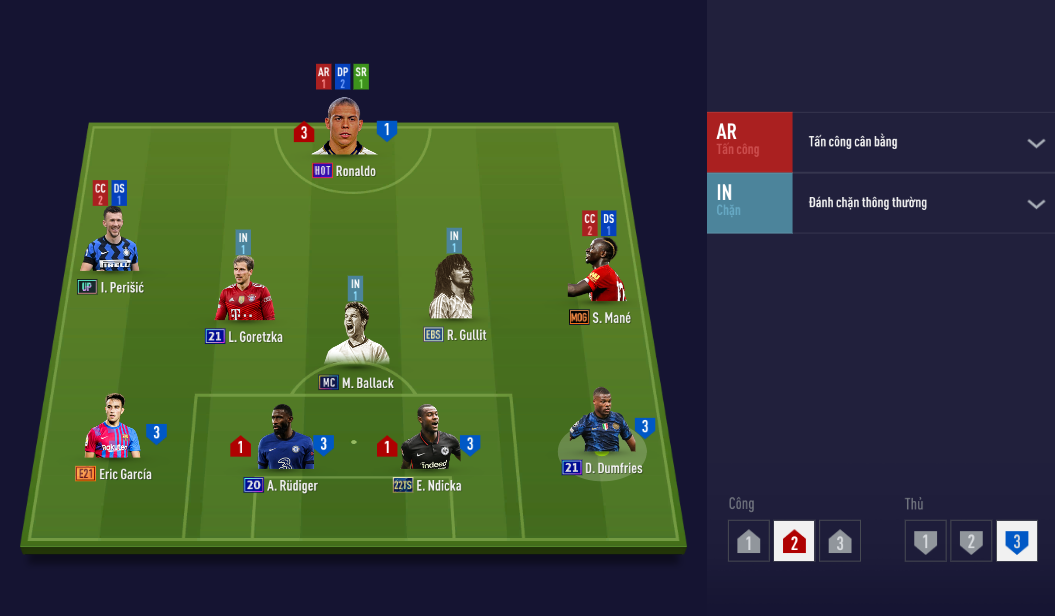Set defense level to 1
Screen dimensions: 1055x616
pyautogui.click(x=925, y=542)
